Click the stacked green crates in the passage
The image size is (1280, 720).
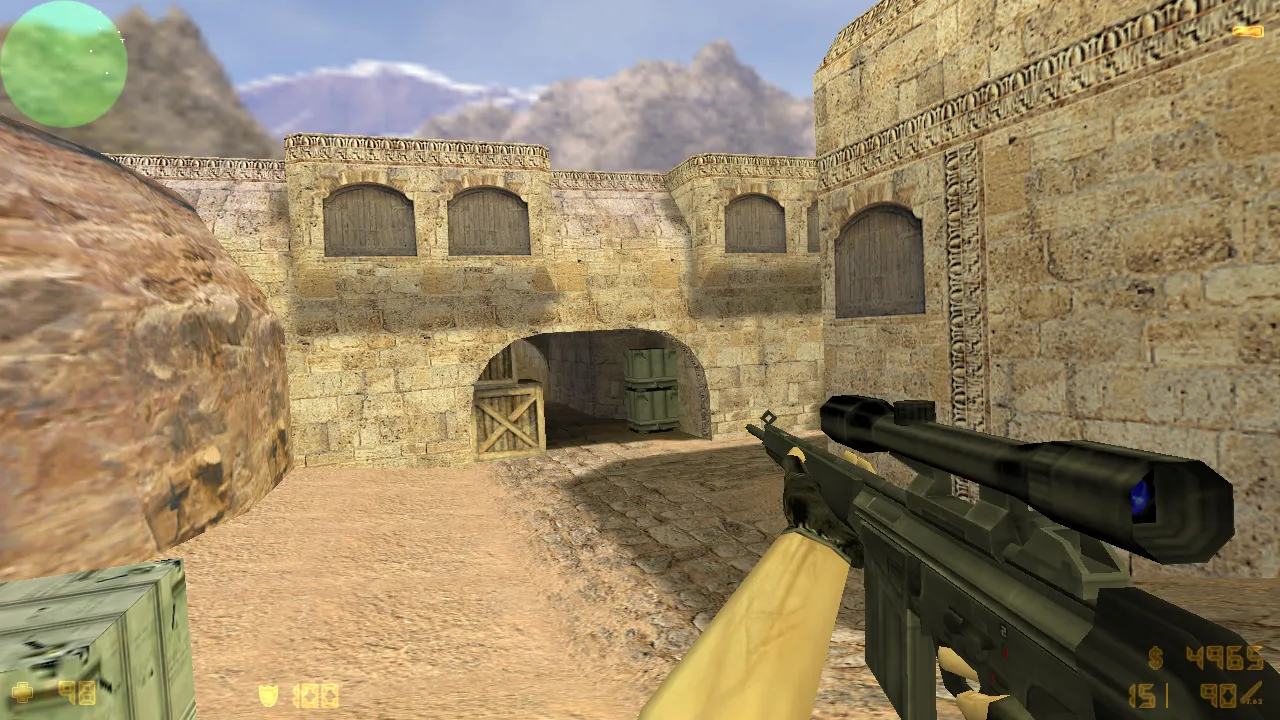[x=650, y=390]
